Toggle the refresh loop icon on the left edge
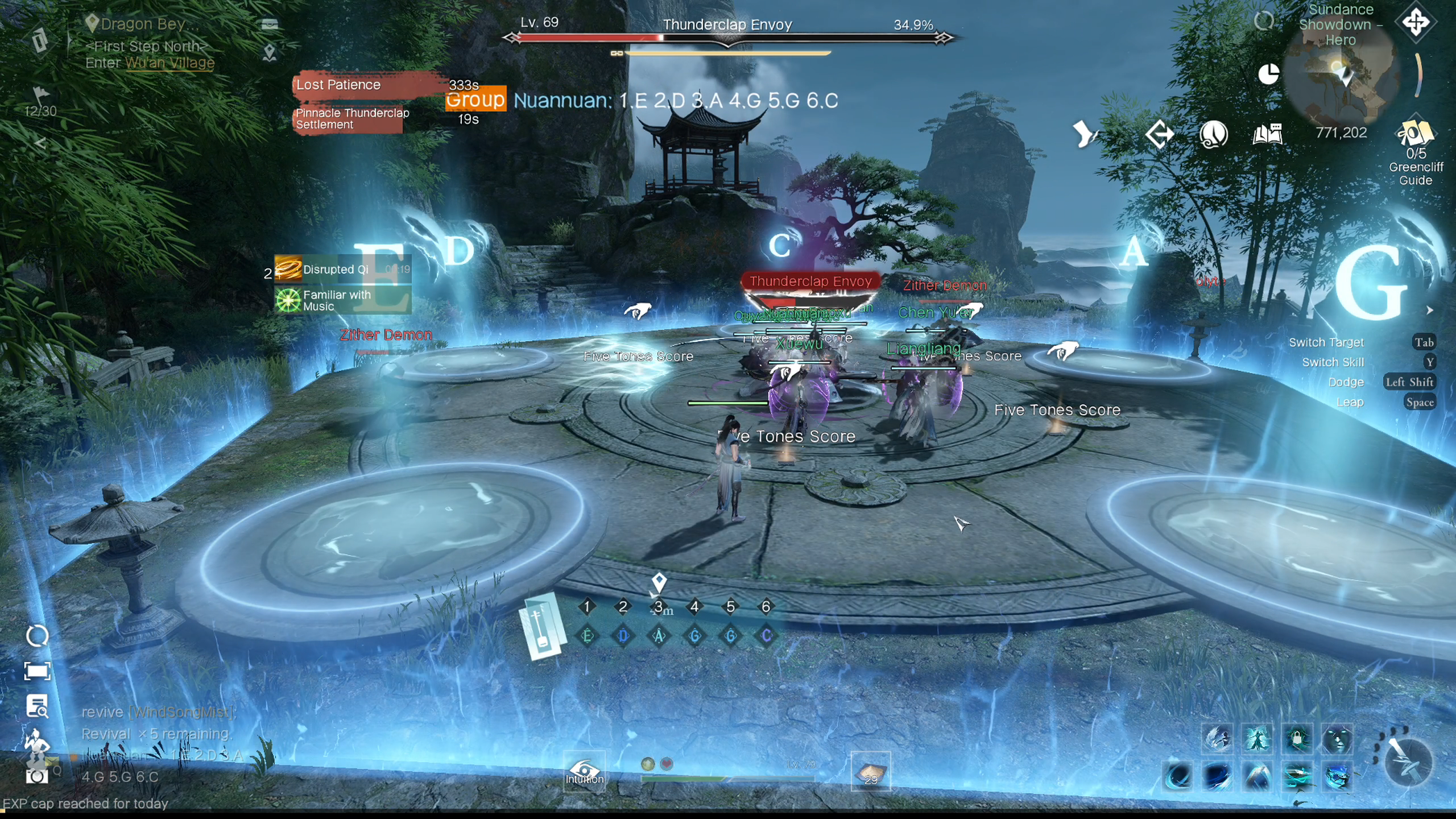1456x819 pixels. (x=37, y=635)
